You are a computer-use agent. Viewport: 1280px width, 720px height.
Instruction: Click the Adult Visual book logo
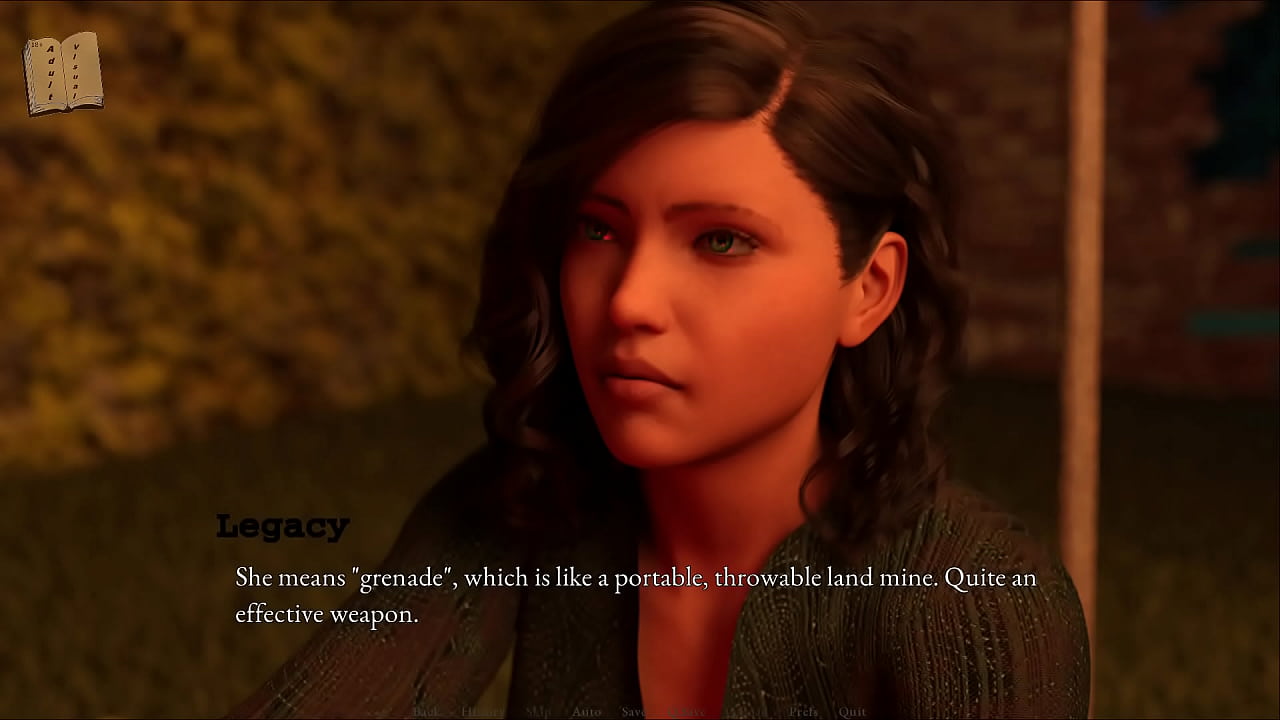pos(63,73)
